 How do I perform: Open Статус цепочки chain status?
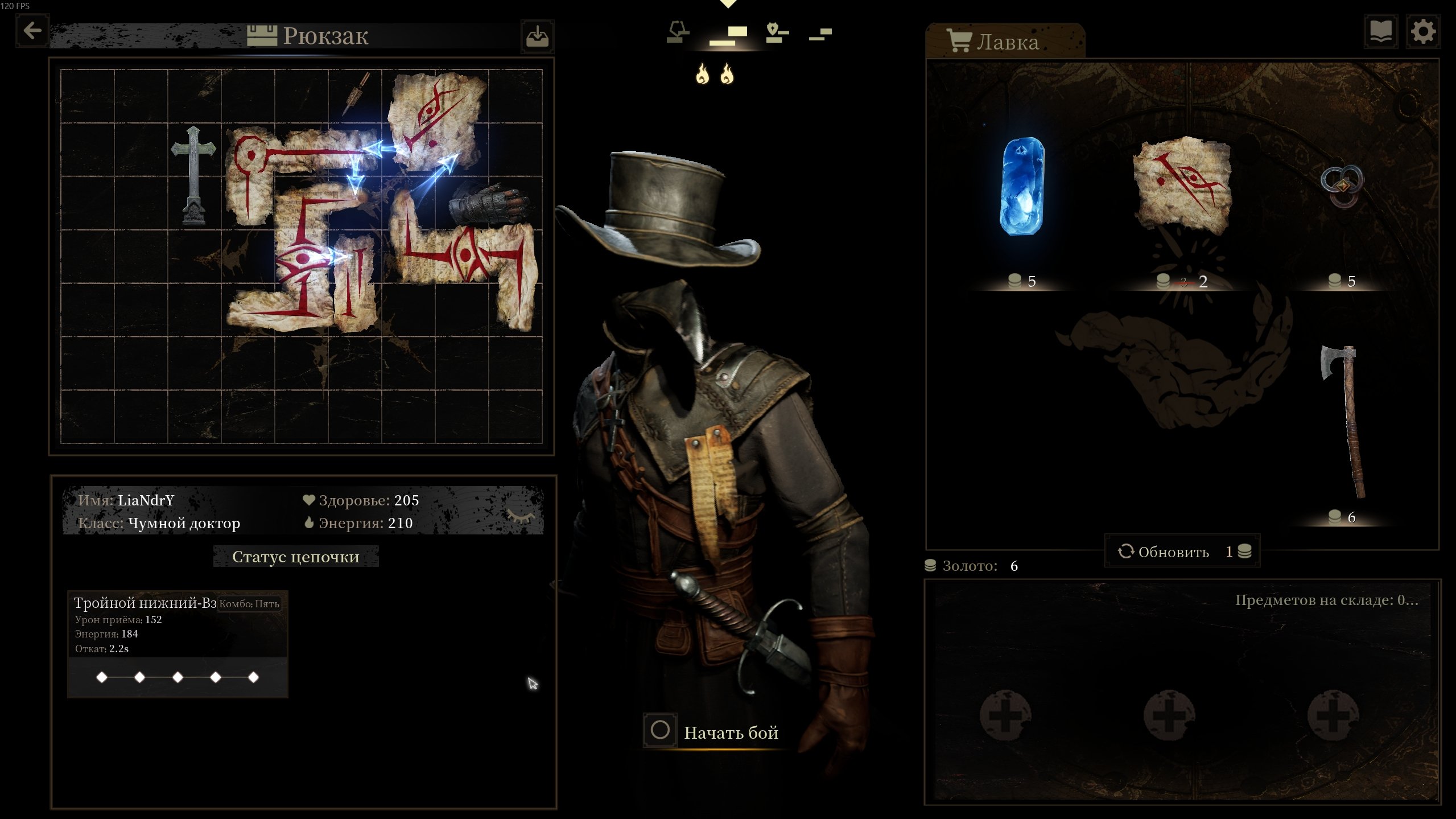[295, 557]
